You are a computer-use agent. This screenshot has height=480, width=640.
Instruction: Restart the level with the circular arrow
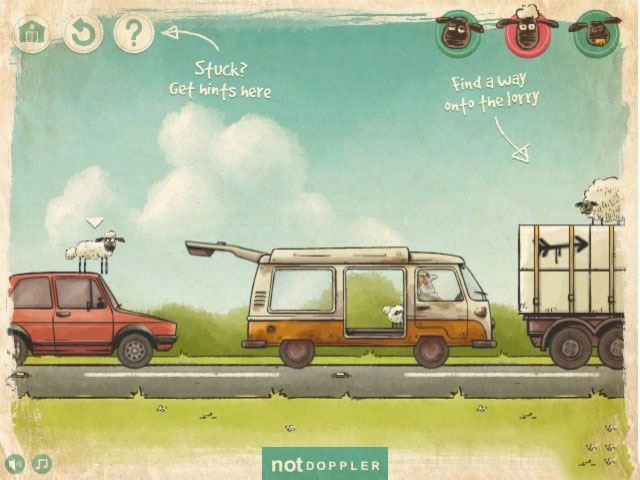click(x=83, y=33)
